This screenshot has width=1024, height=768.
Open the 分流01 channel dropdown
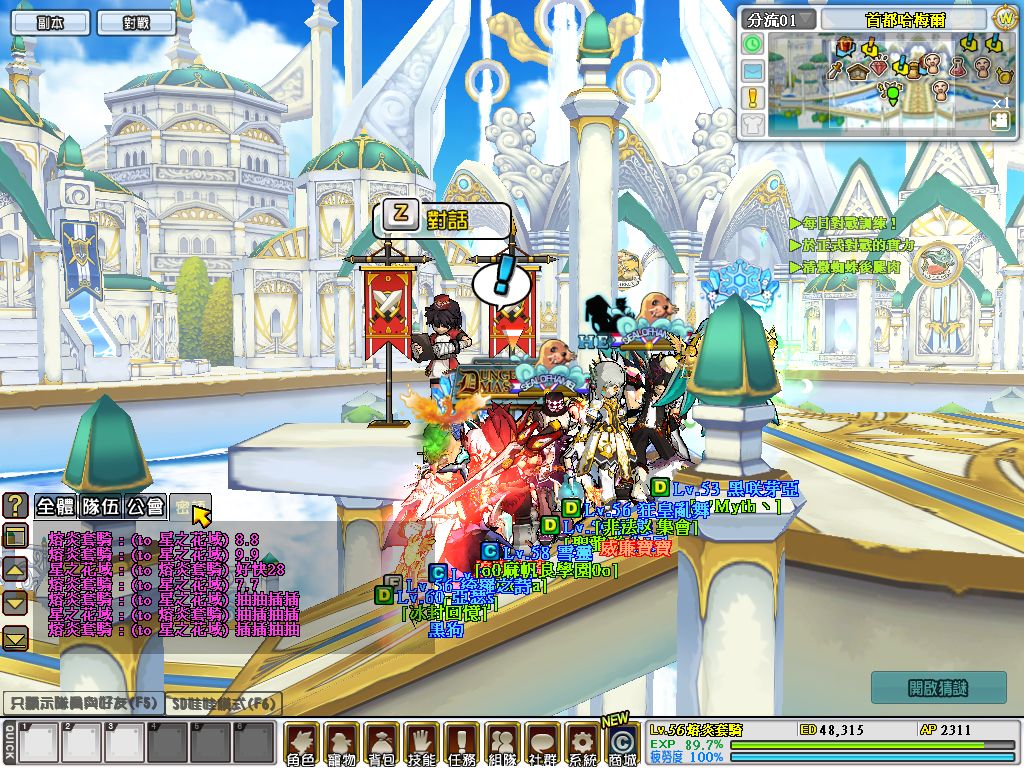pos(778,19)
